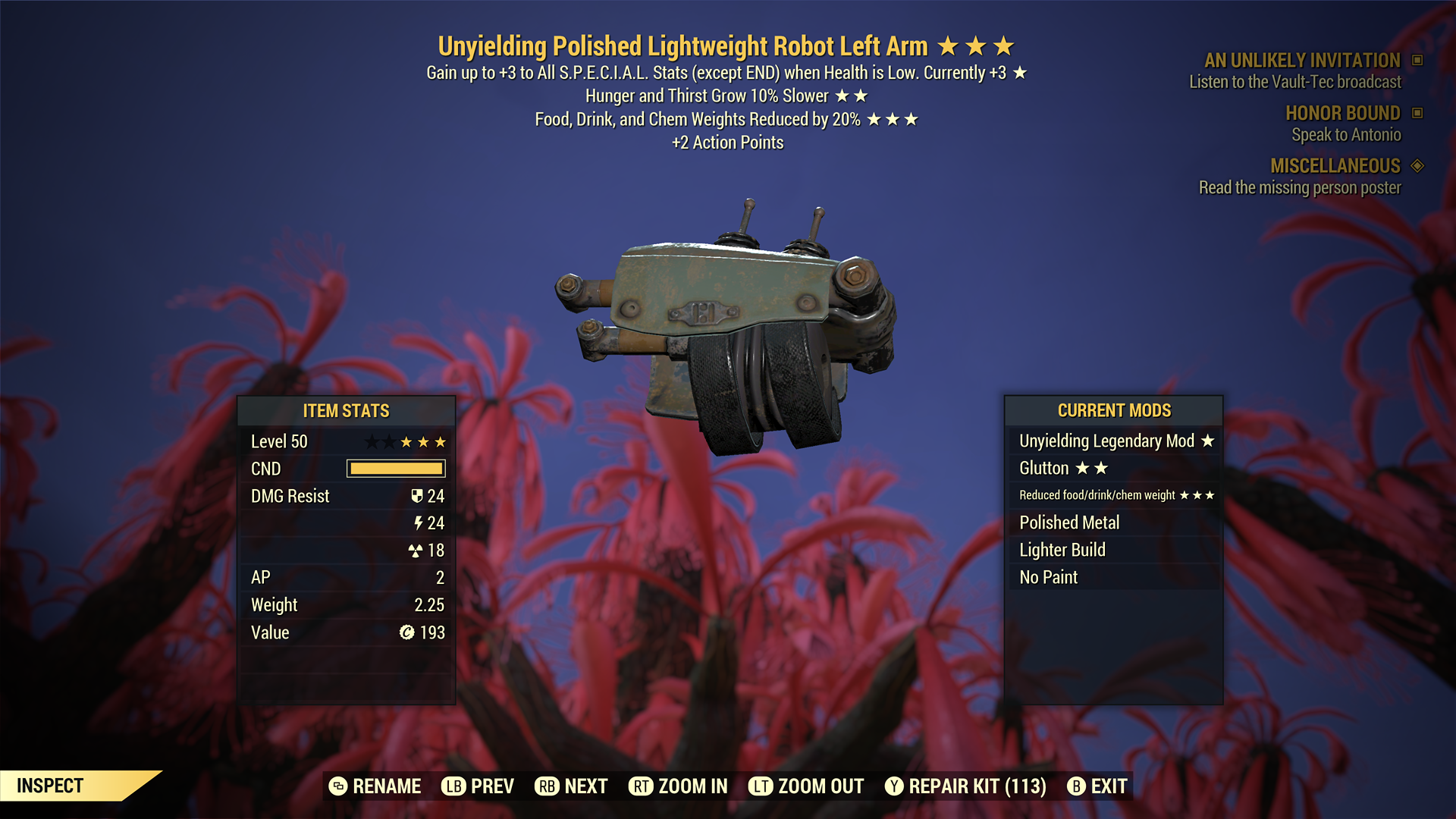
Task: Click the Zoom In RT button icon
Action: point(642,786)
